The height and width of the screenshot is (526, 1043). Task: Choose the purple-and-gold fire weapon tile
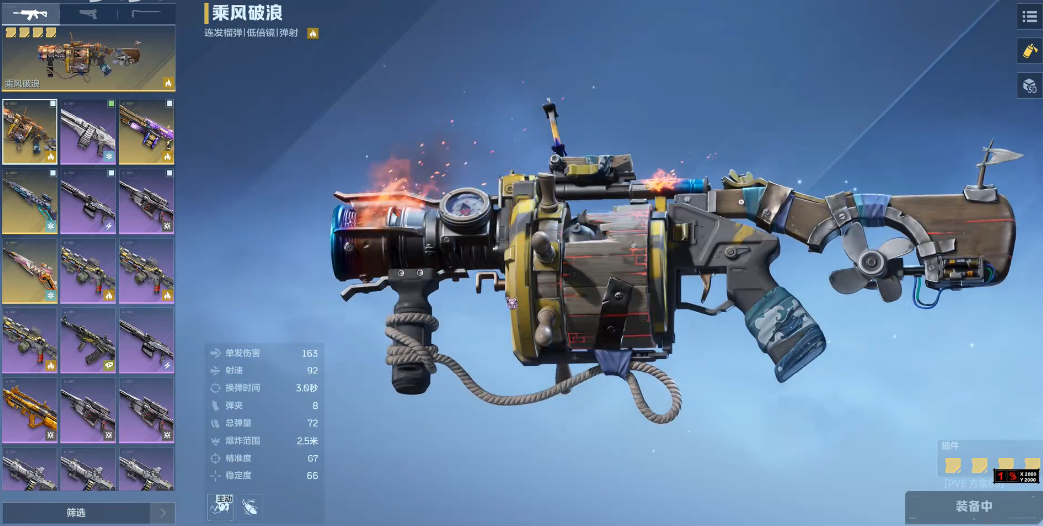click(146, 131)
